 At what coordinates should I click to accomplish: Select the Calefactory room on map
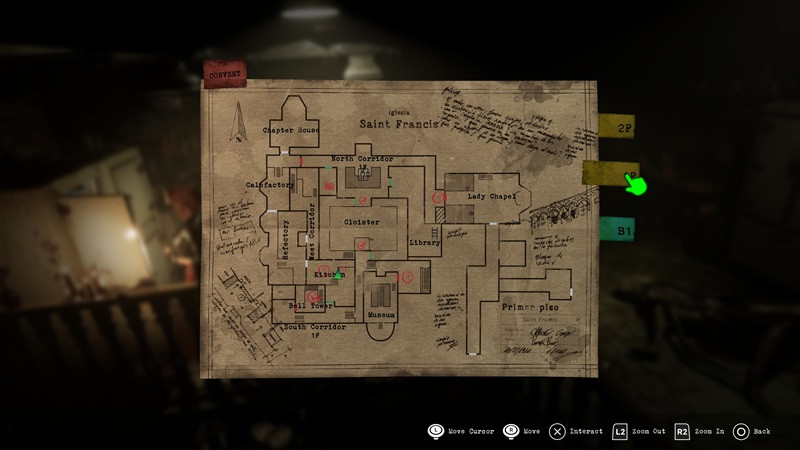click(270, 184)
